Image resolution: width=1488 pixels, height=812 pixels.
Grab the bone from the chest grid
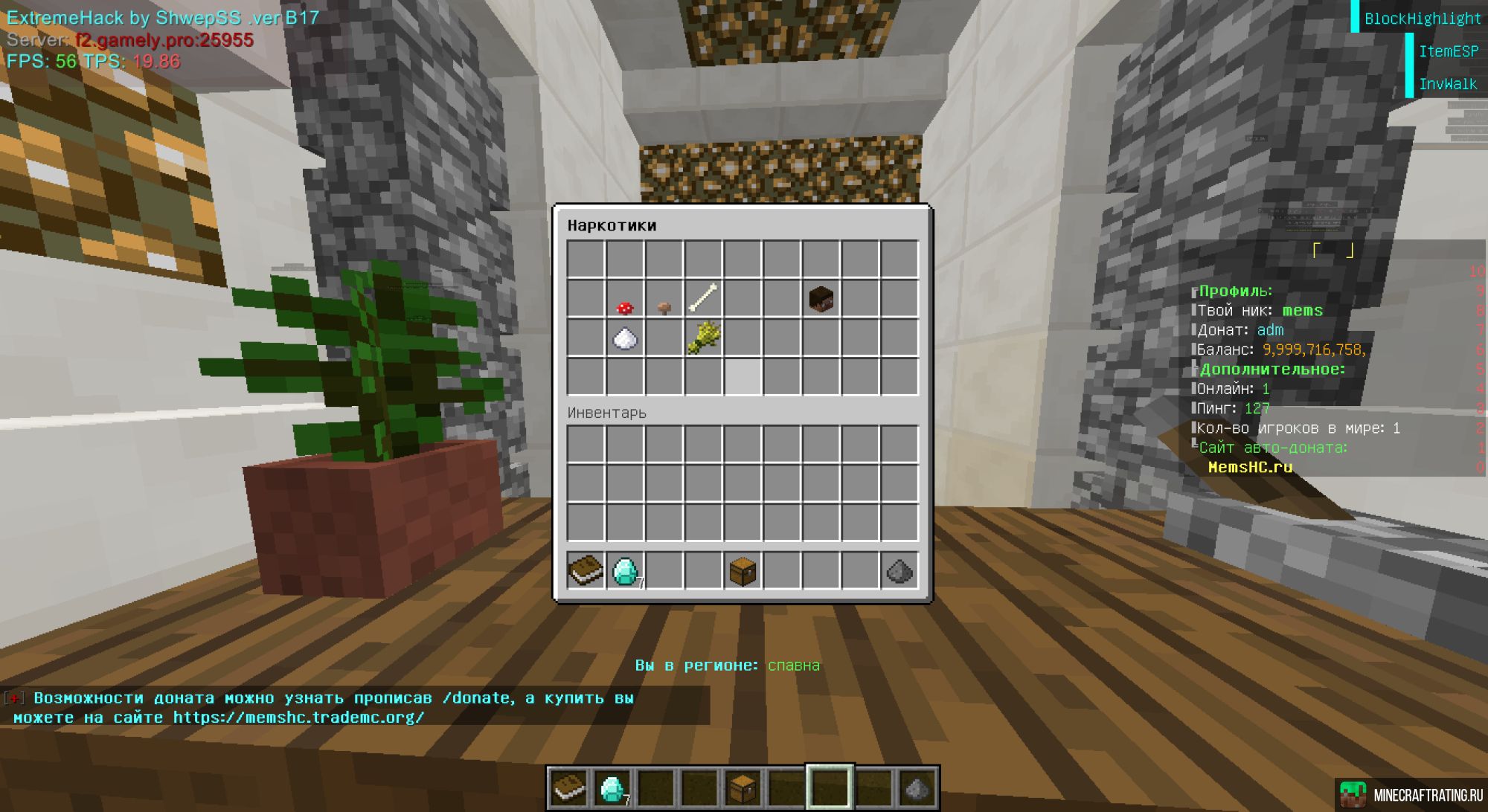(x=703, y=299)
